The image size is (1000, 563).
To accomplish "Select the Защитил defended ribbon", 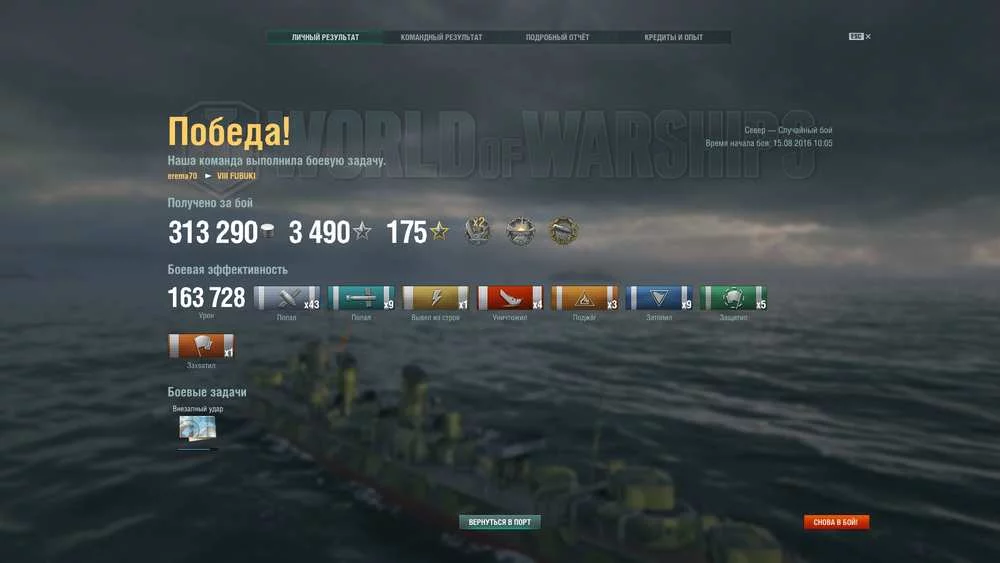I will [733, 298].
